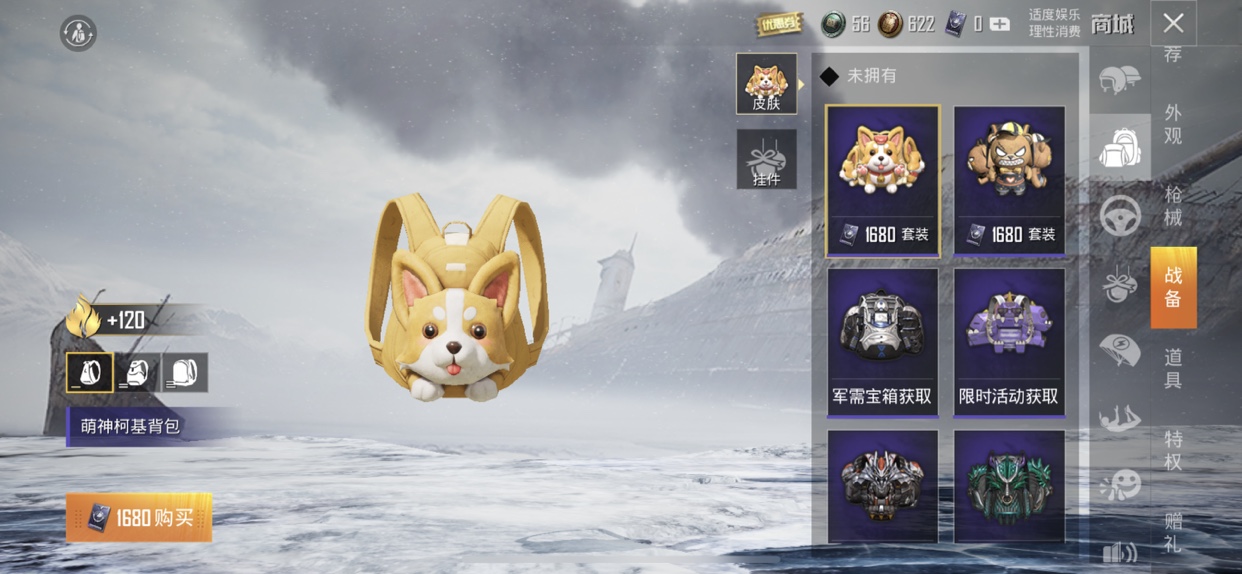This screenshot has width=1242, height=574.
Task: Open the helmet category
Action: click(1120, 79)
